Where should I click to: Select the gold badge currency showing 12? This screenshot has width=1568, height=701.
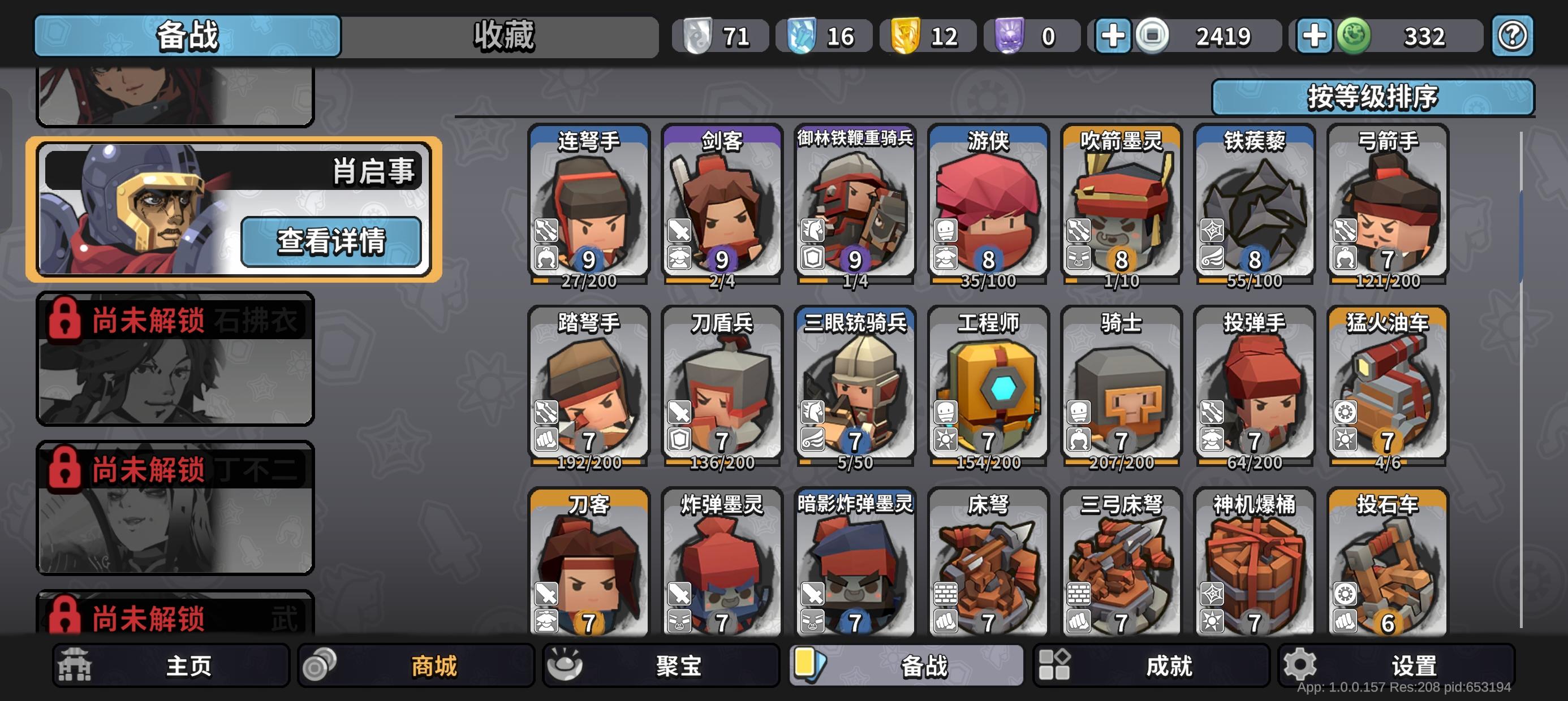pyautogui.click(x=925, y=36)
